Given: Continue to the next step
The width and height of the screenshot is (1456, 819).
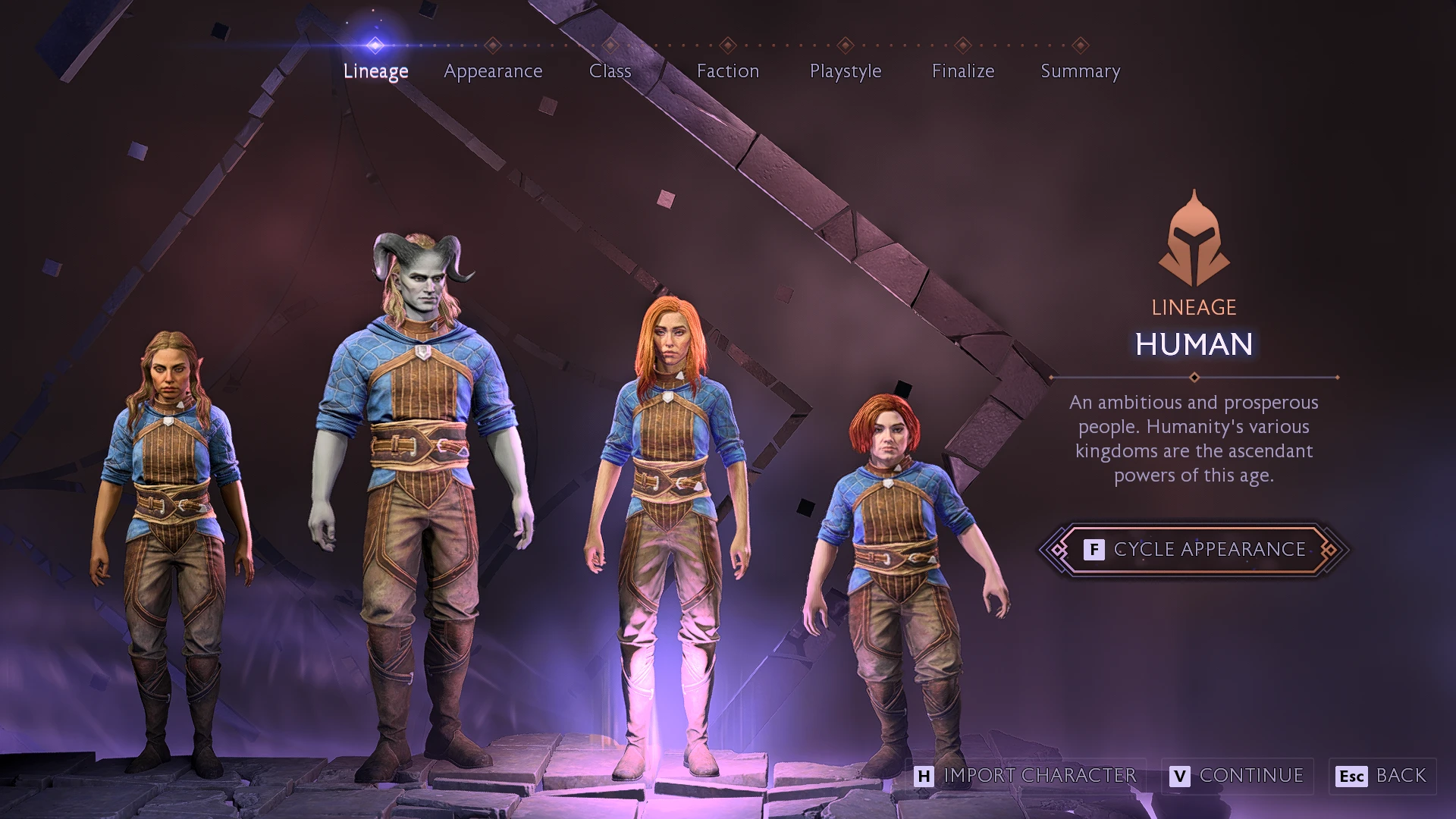Looking at the screenshot, I should [1238, 776].
